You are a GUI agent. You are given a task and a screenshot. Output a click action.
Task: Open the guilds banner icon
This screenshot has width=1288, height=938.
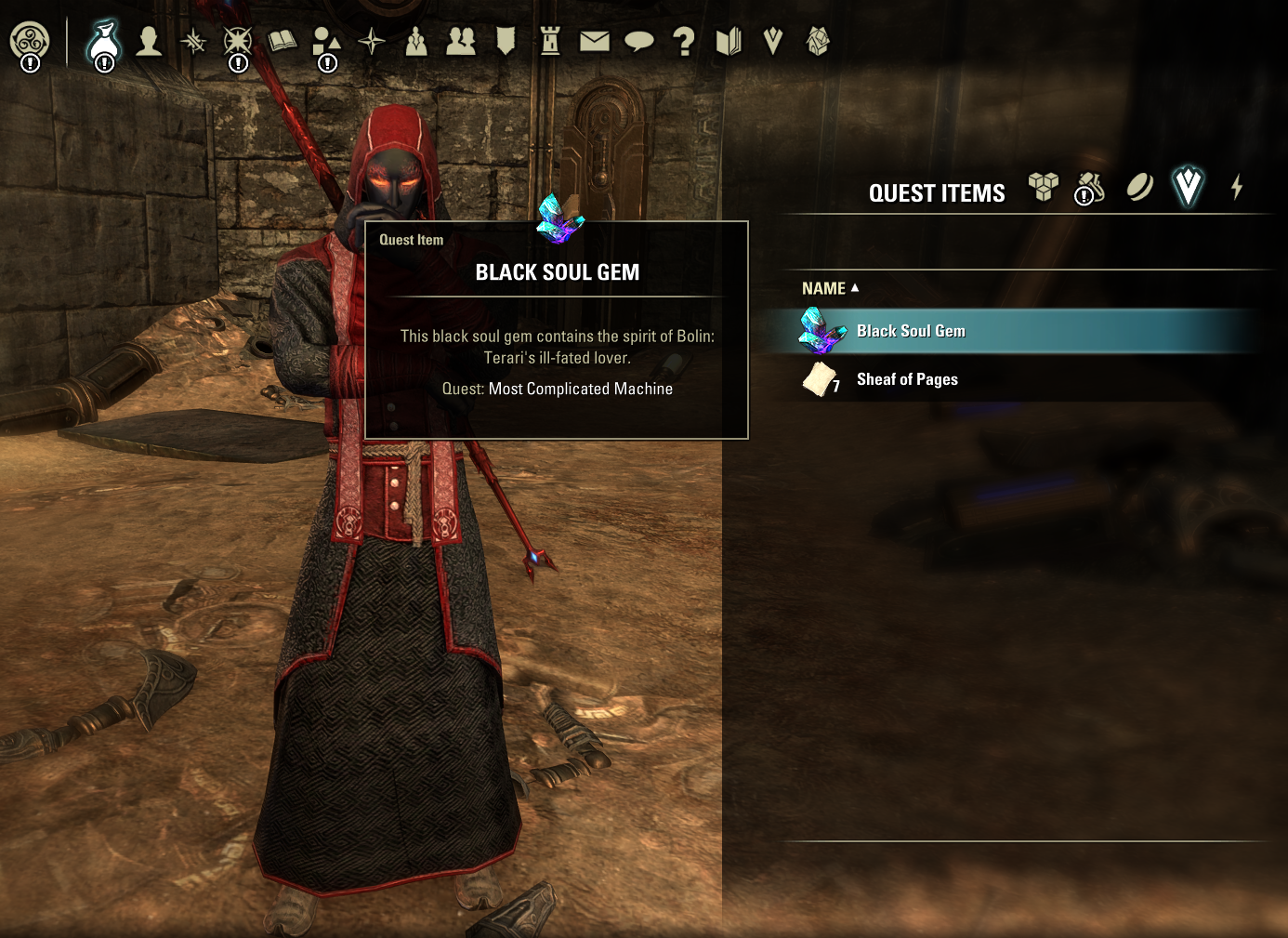(506, 41)
